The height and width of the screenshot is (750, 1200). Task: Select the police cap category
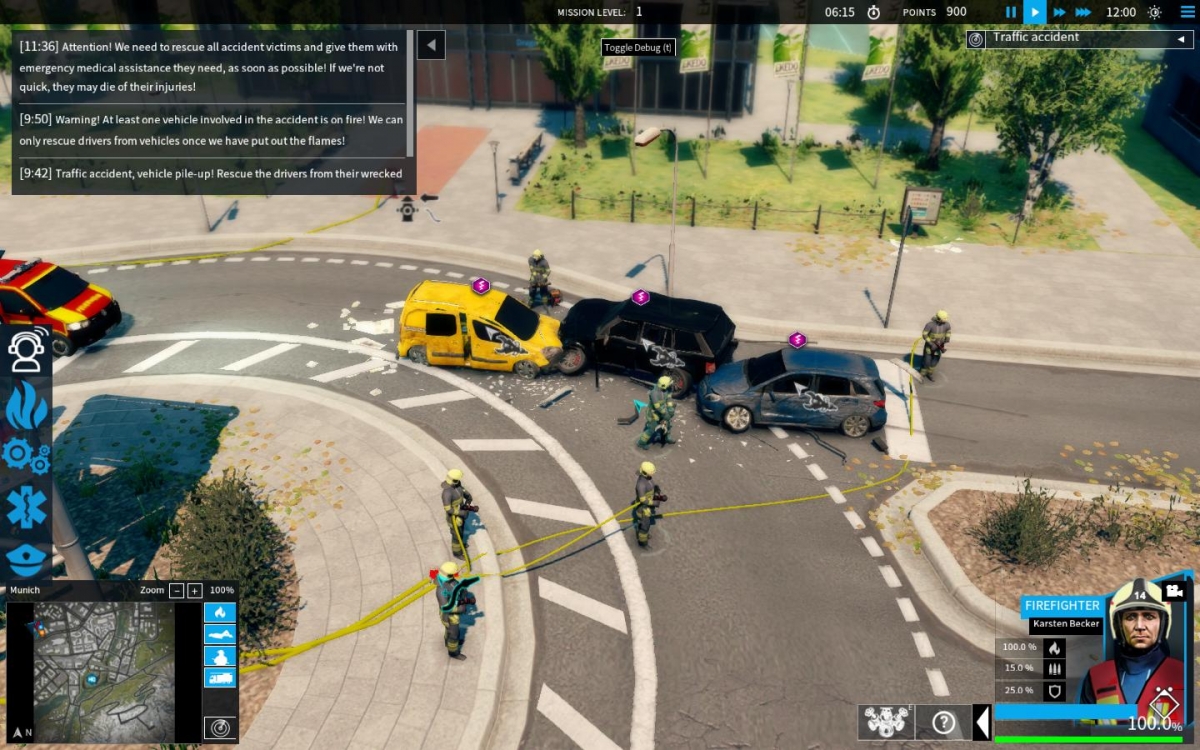tap(26, 558)
